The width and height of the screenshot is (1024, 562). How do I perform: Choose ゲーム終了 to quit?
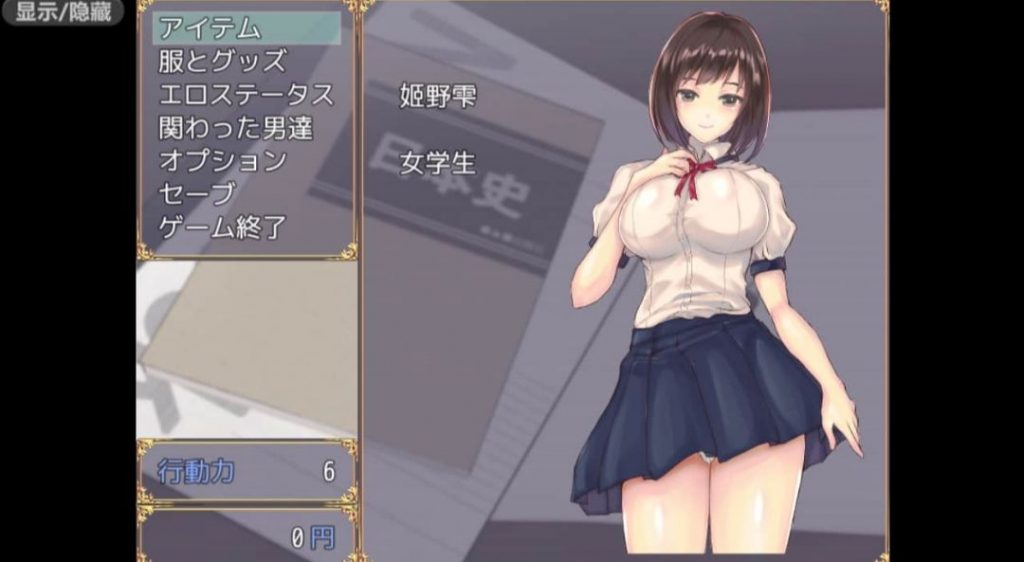(x=222, y=227)
